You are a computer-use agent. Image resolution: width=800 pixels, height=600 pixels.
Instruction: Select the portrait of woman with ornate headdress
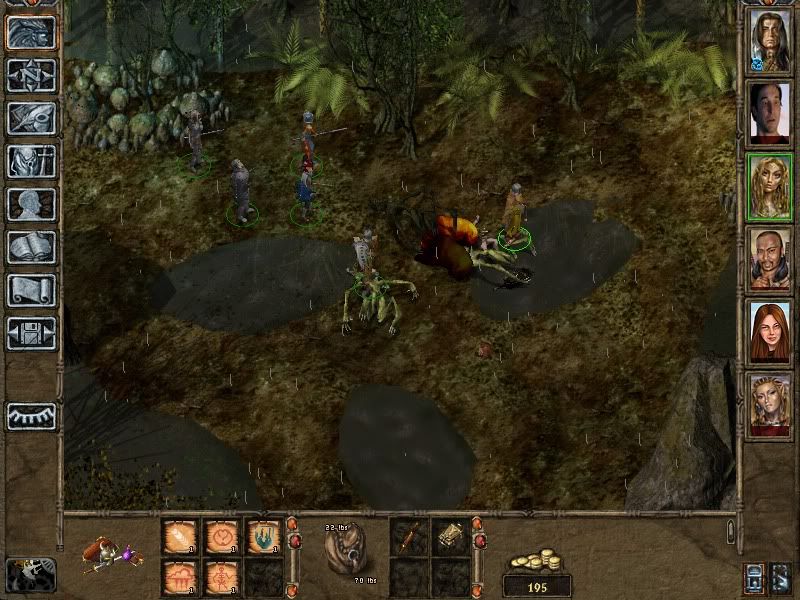click(x=769, y=404)
